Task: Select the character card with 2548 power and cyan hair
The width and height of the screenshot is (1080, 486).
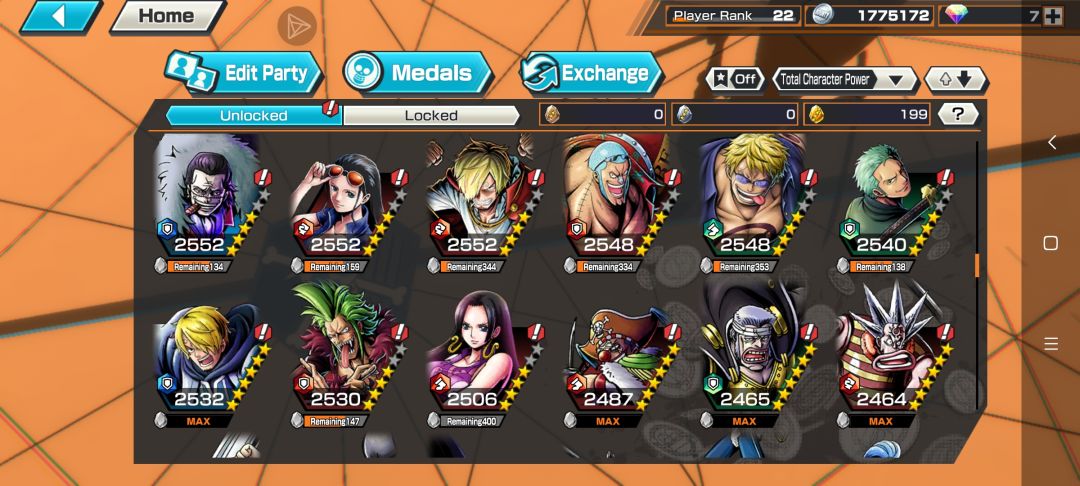Action: pos(606,205)
